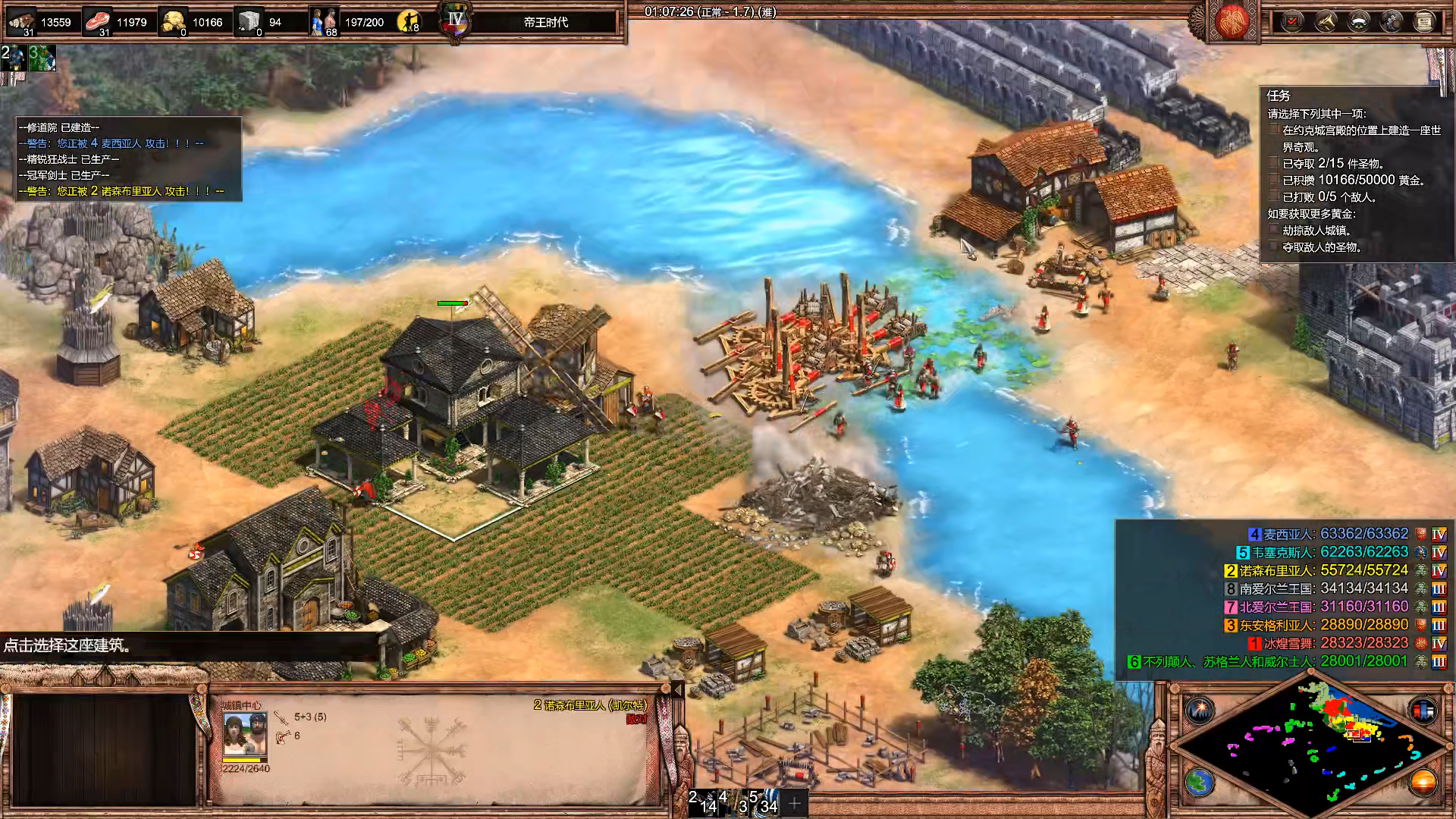Toggle the colored banners minimap mode button
This screenshot has width=1456, height=819.
(1423, 710)
